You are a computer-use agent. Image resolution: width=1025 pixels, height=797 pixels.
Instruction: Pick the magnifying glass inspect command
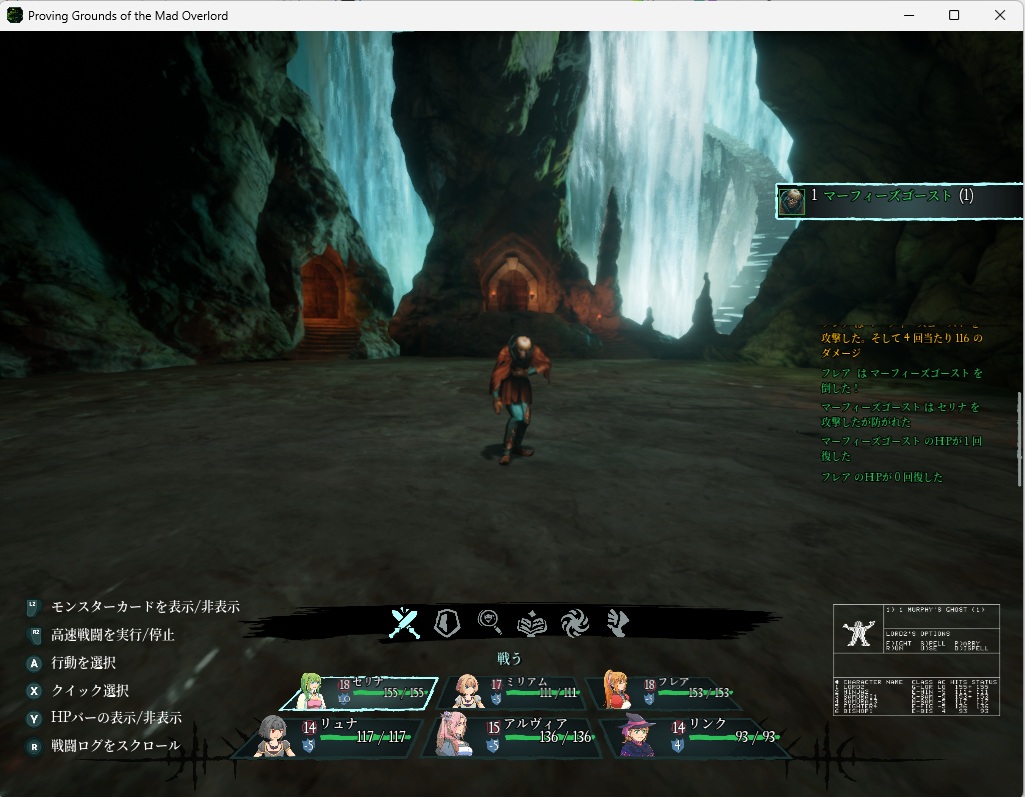click(490, 623)
